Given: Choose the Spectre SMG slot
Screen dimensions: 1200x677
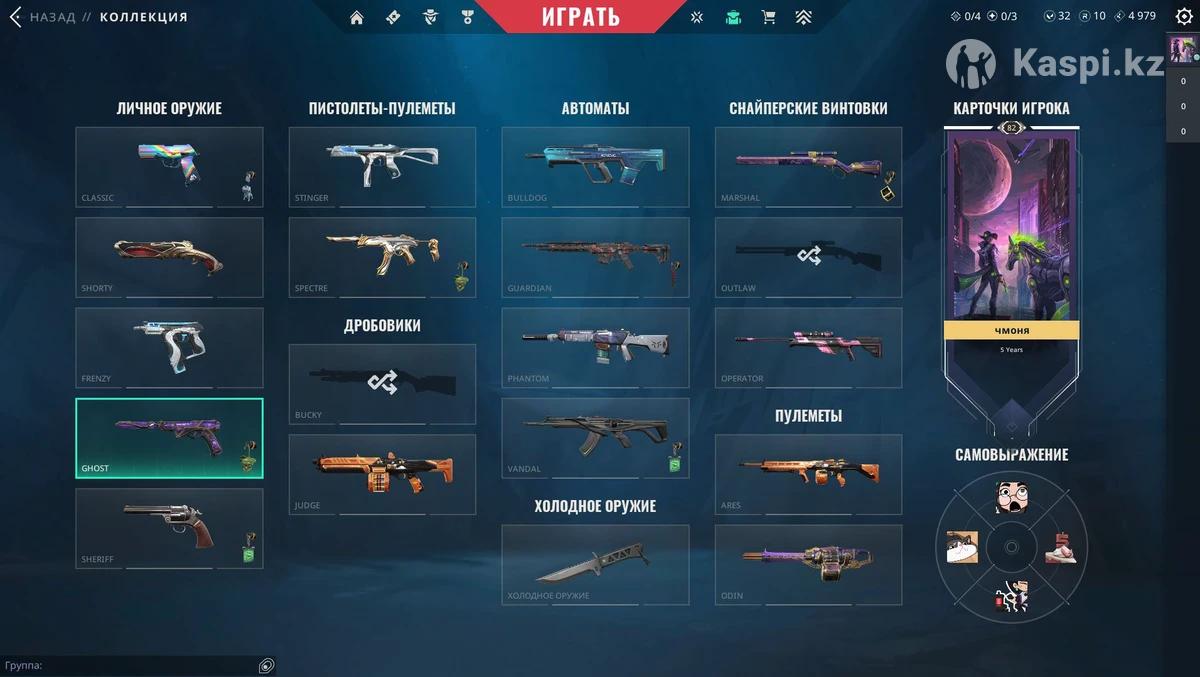Looking at the screenshot, I should (382, 257).
